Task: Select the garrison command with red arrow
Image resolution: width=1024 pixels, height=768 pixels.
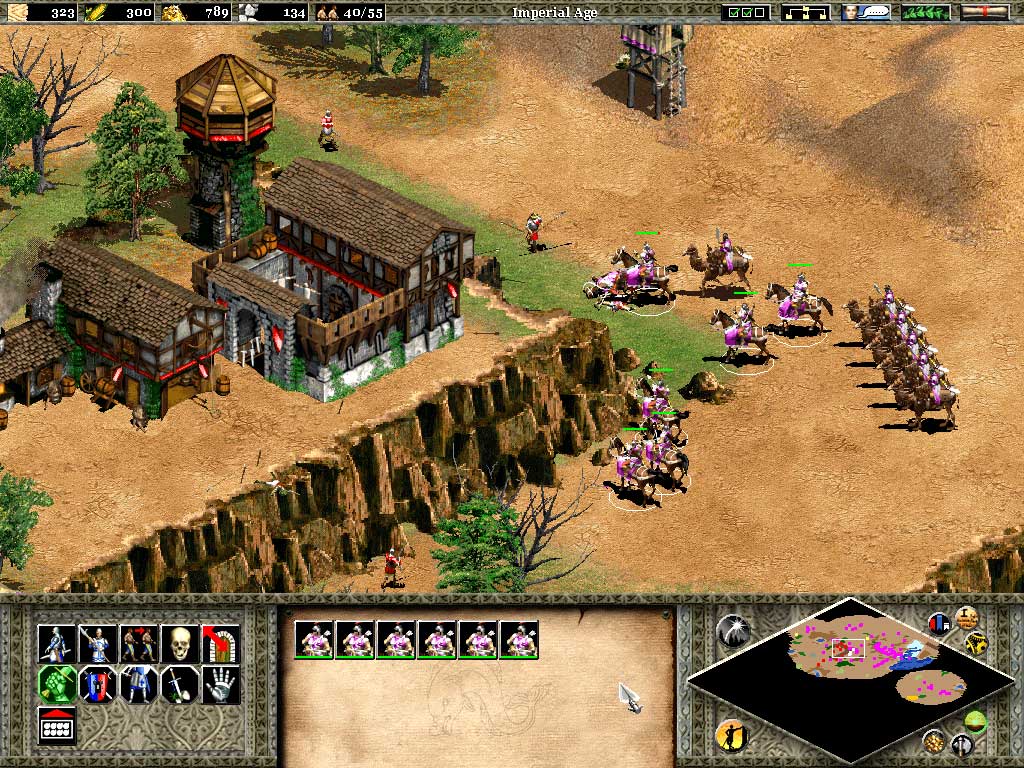Action: [x=220, y=643]
